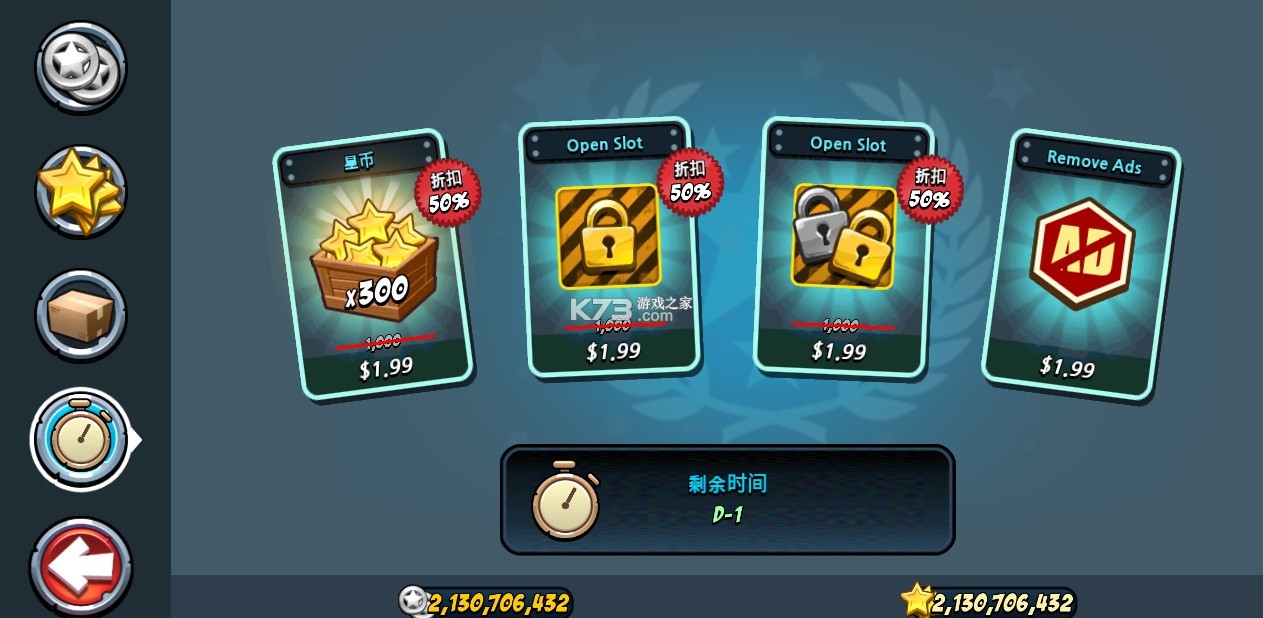The image size is (1263, 618).
Task: Open the cardboard box shop tab
Action: [x=81, y=315]
